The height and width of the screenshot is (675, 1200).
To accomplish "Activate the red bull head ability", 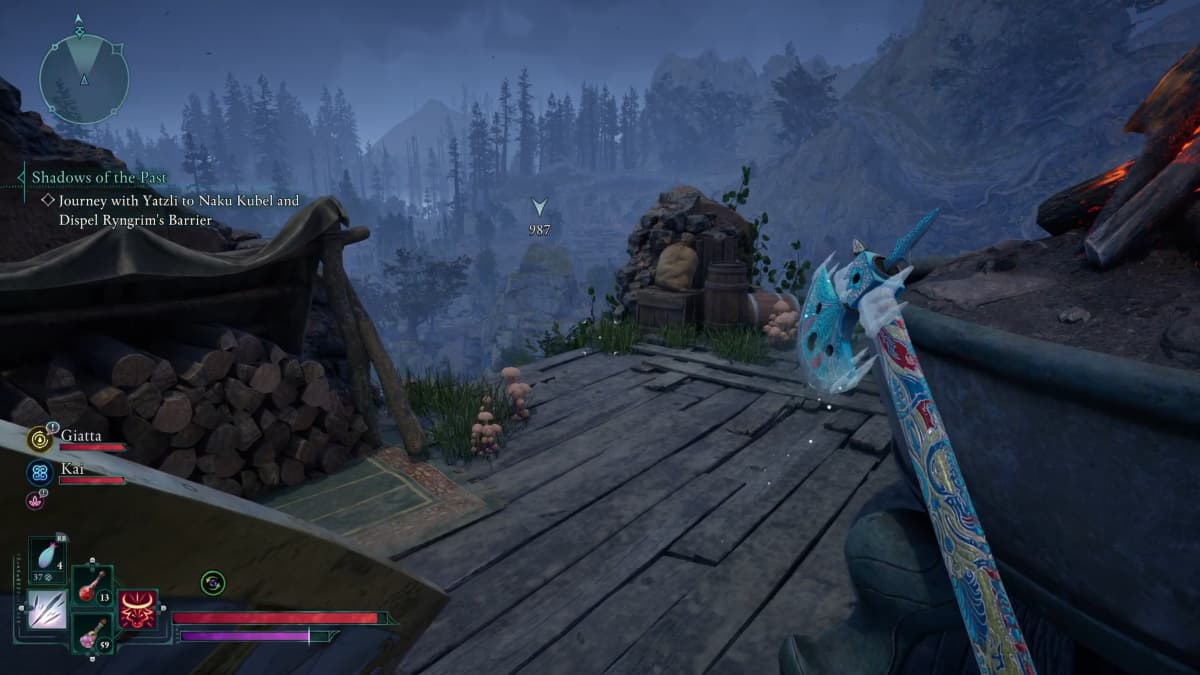I will pos(138,608).
